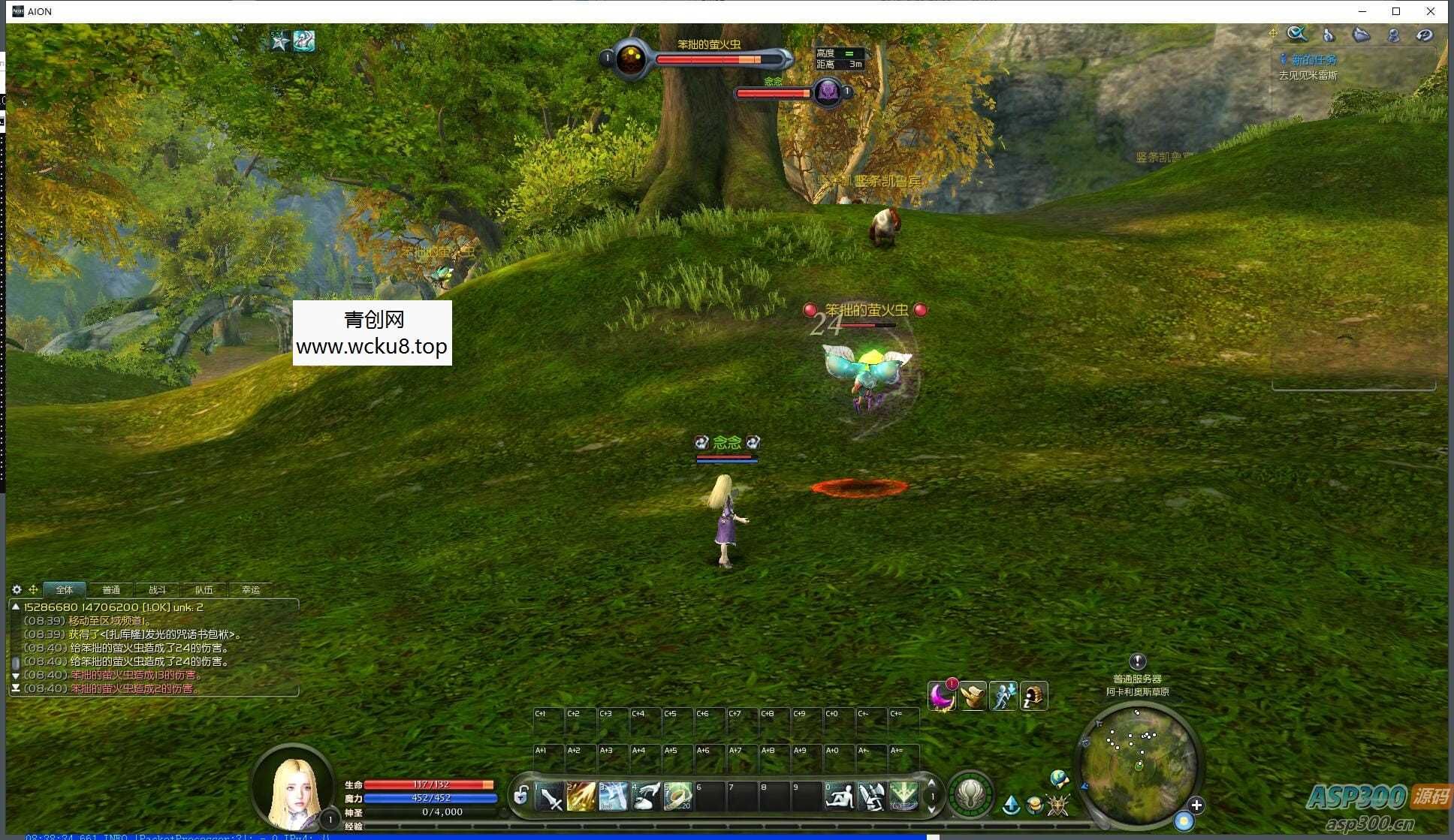1454x840 pixels.
Task: Select the 新的任务 quest entry
Action: (x=1314, y=60)
